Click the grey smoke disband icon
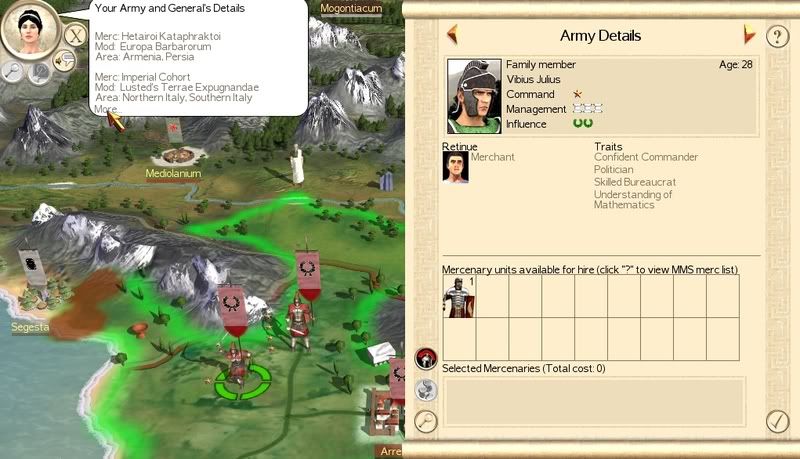 [426, 390]
